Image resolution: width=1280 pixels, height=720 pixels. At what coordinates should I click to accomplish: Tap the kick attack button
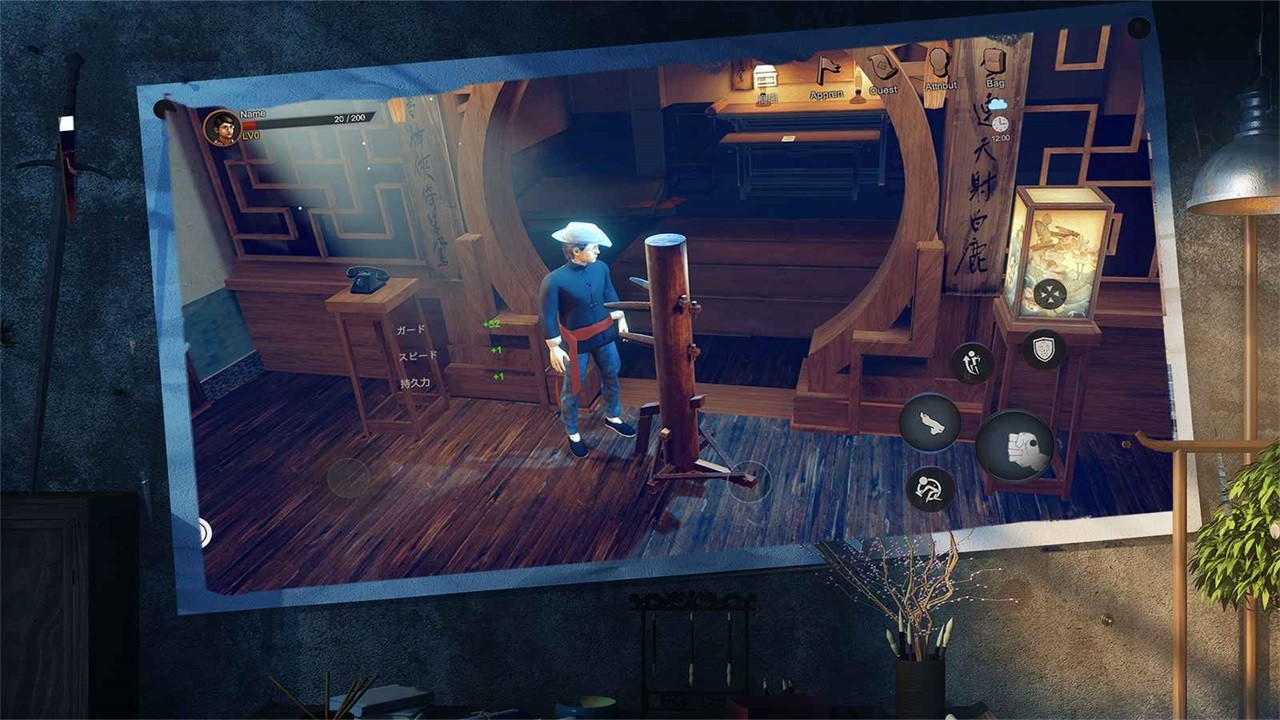tap(929, 422)
